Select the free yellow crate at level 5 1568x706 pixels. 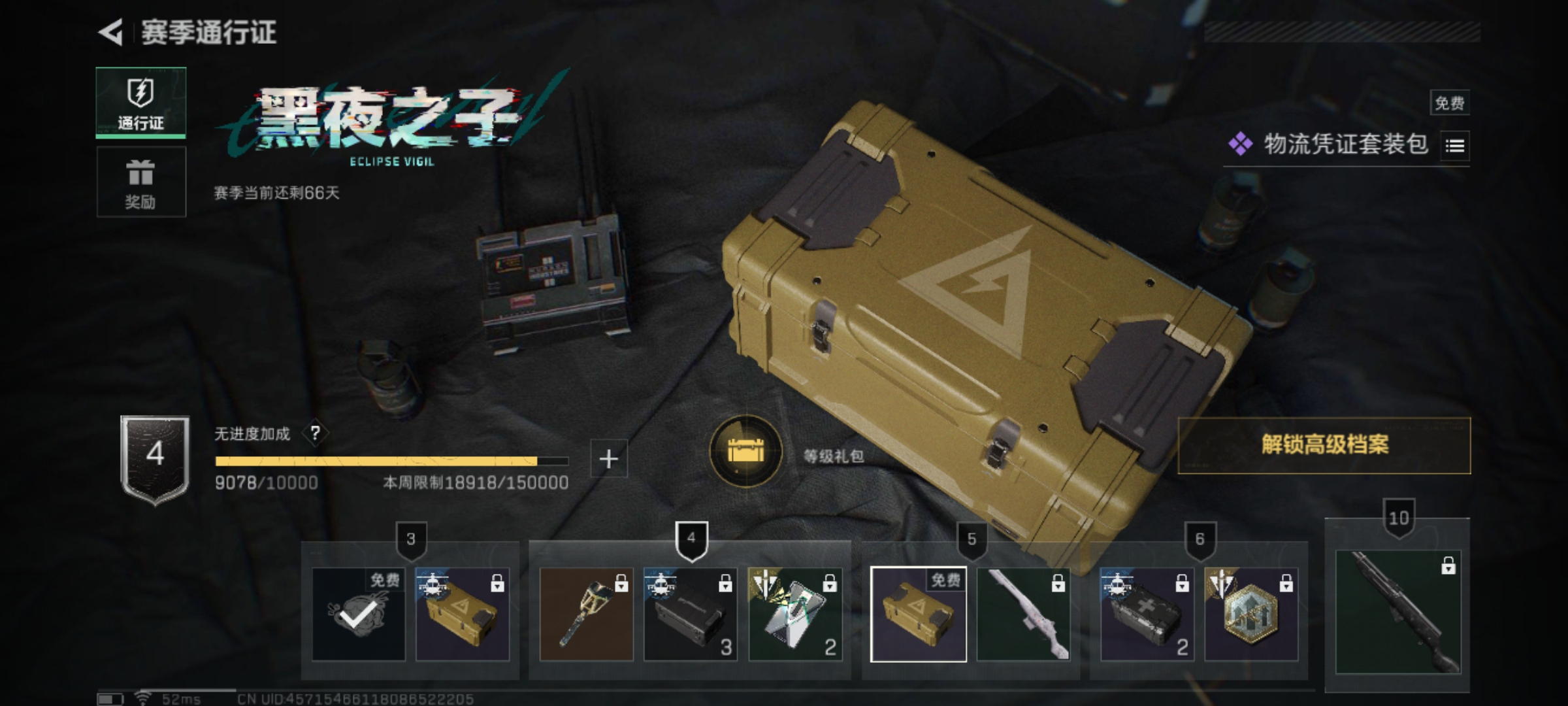click(x=918, y=614)
